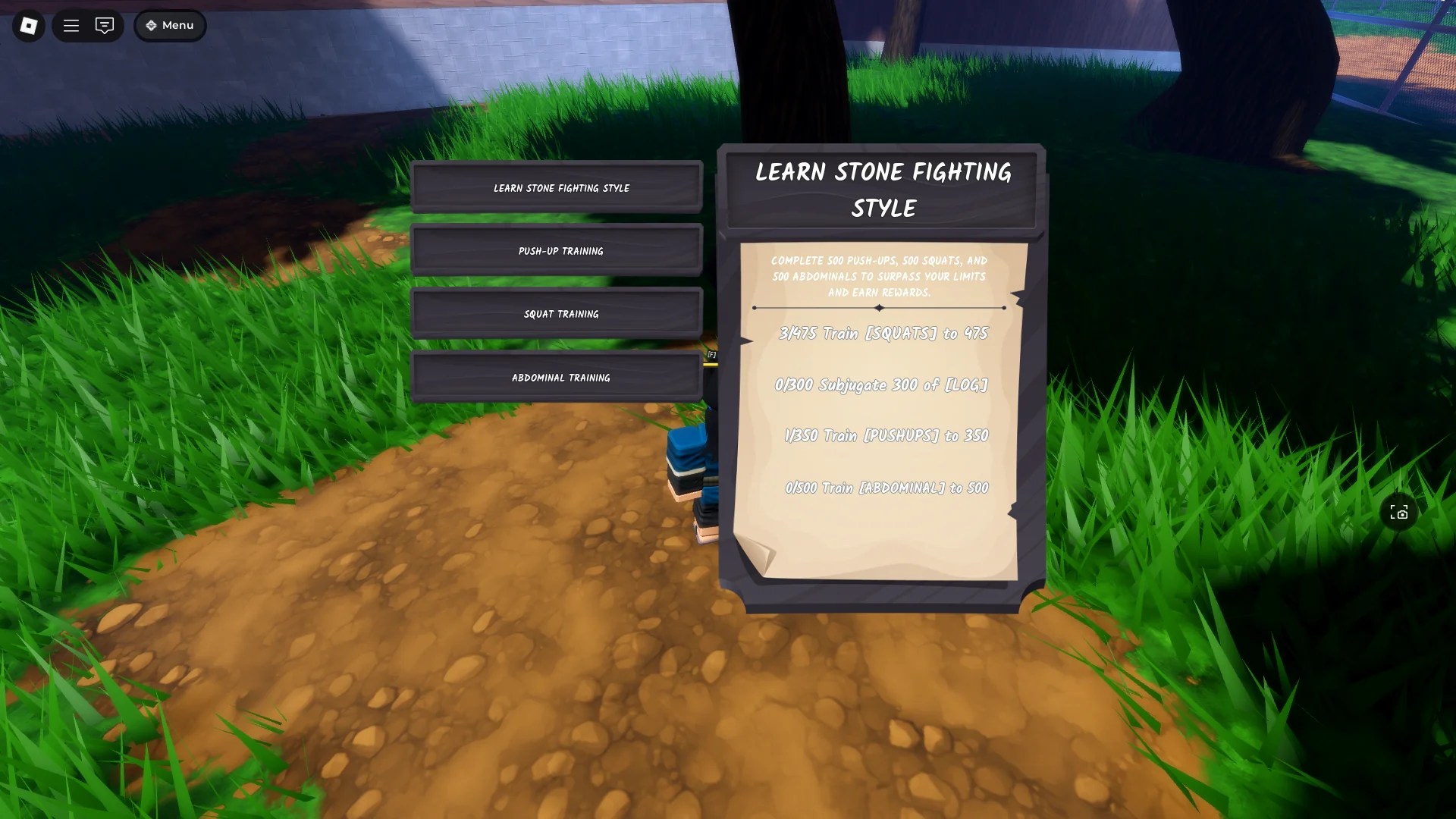Screen dimensions: 1456x819
Task: Click the diamond icon inside the Menu button
Action: [151, 25]
